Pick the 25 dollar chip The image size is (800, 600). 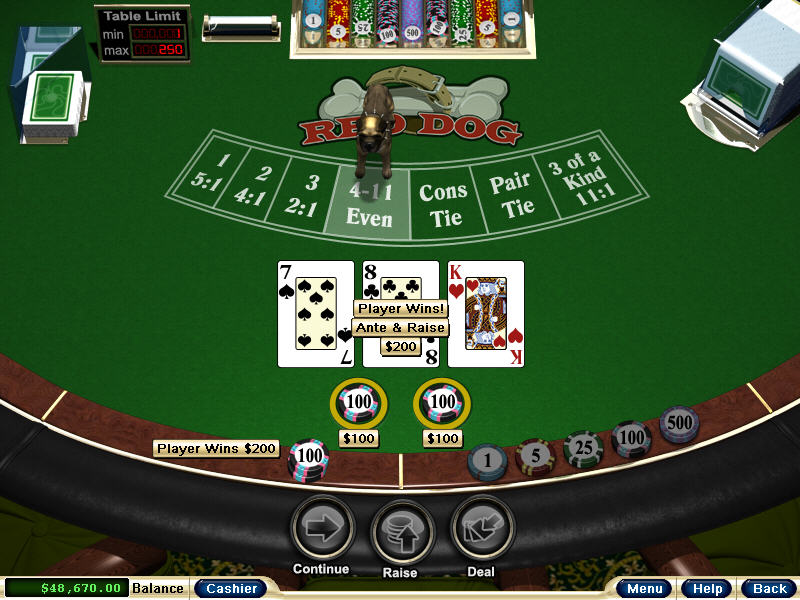[583, 448]
